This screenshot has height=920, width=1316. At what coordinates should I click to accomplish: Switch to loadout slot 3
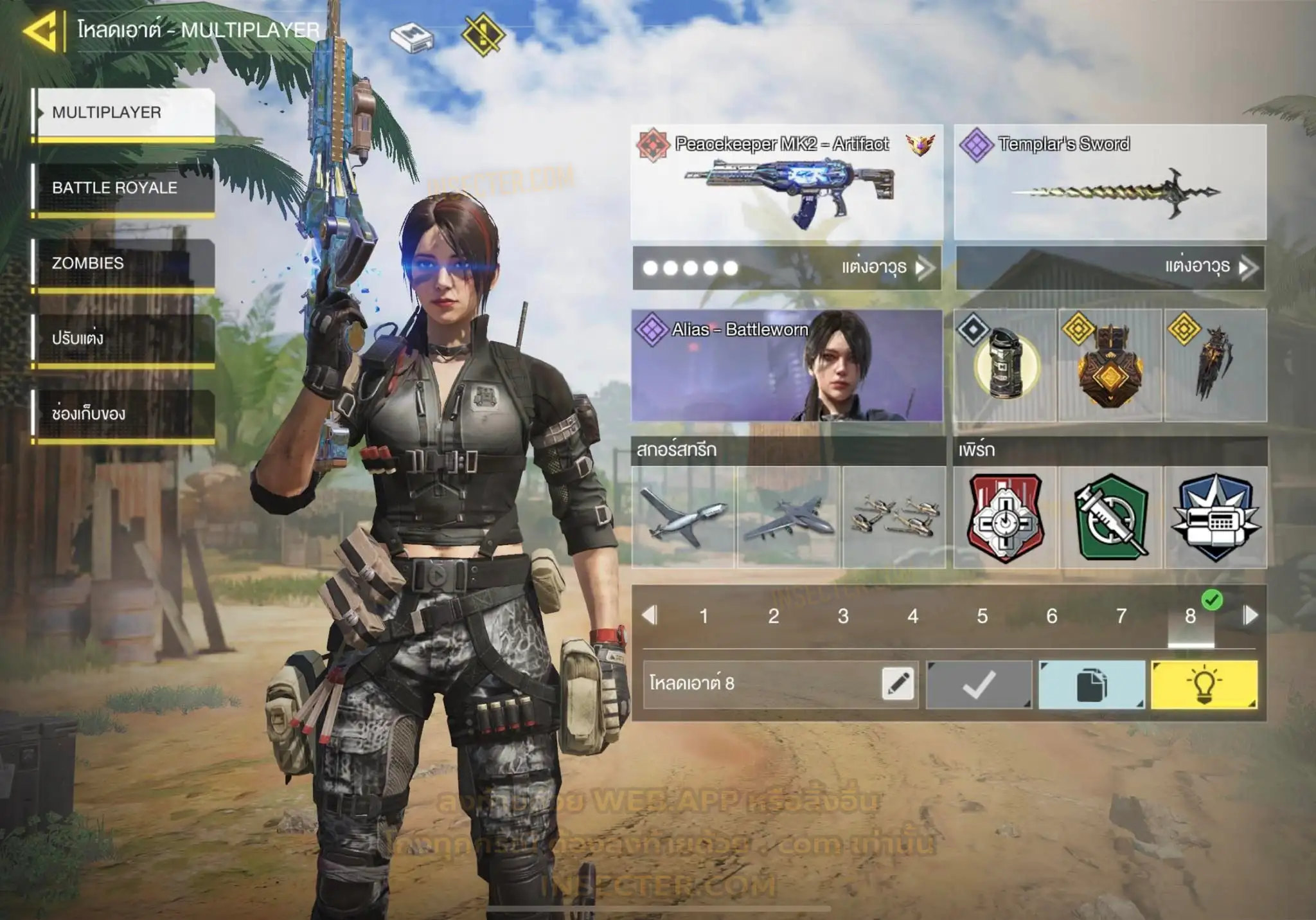(x=843, y=616)
